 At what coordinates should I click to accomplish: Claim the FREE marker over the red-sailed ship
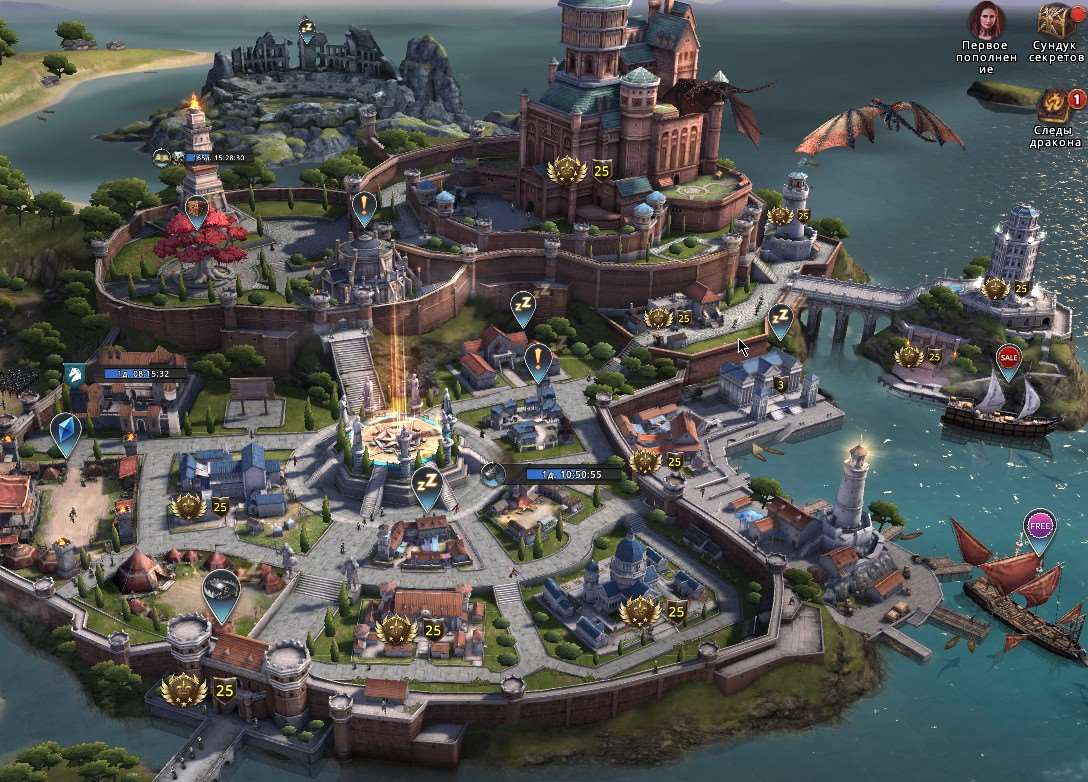(x=1040, y=525)
